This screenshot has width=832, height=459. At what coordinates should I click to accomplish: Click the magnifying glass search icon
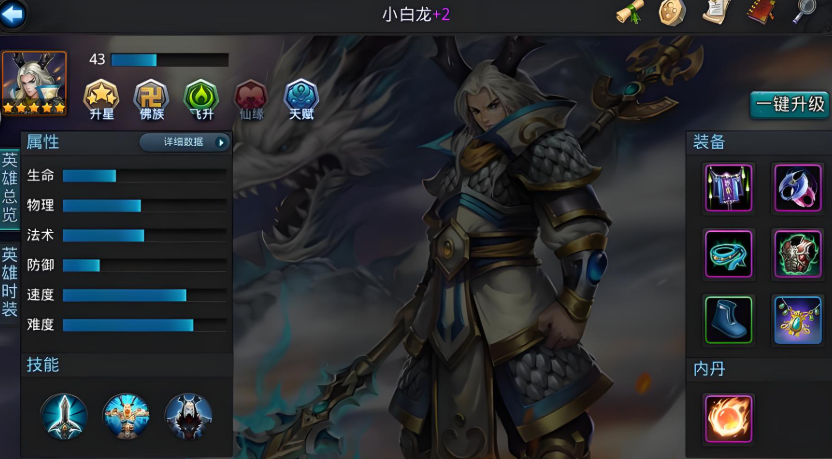coord(804,13)
